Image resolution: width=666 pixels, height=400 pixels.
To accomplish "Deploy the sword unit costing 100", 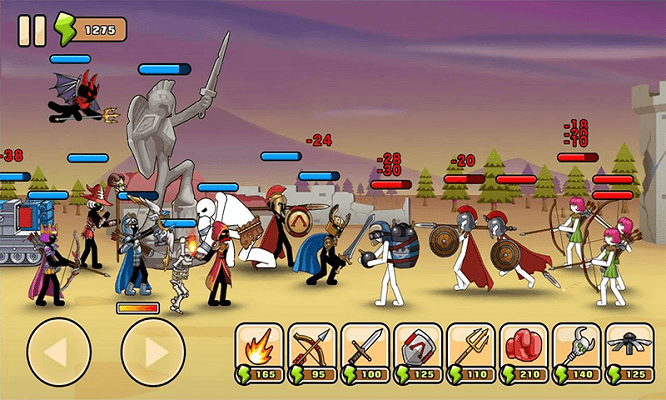I will coord(365,354).
